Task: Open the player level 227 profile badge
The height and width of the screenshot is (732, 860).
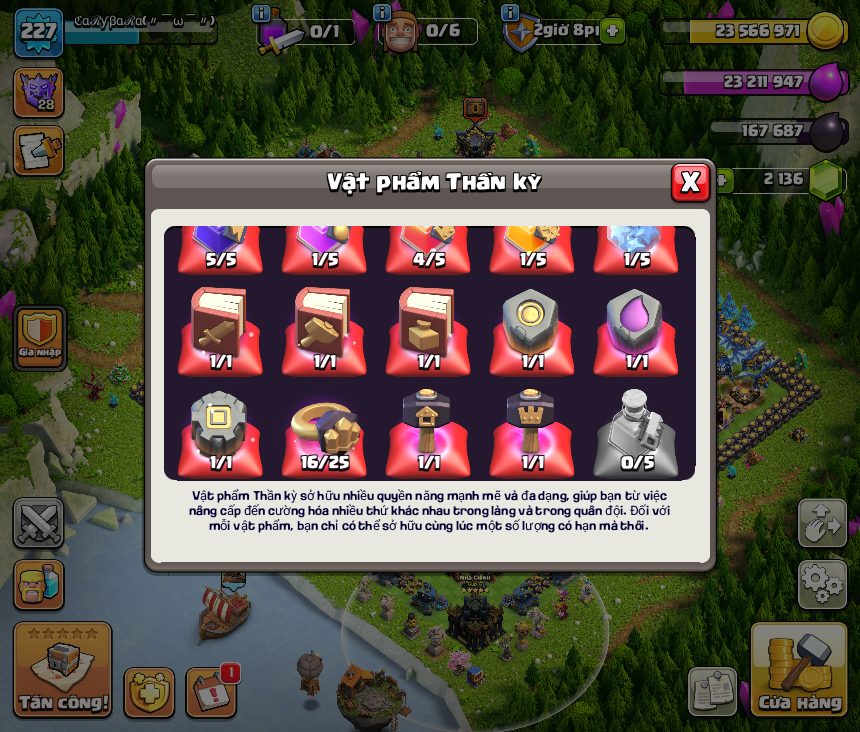Action: (38, 31)
